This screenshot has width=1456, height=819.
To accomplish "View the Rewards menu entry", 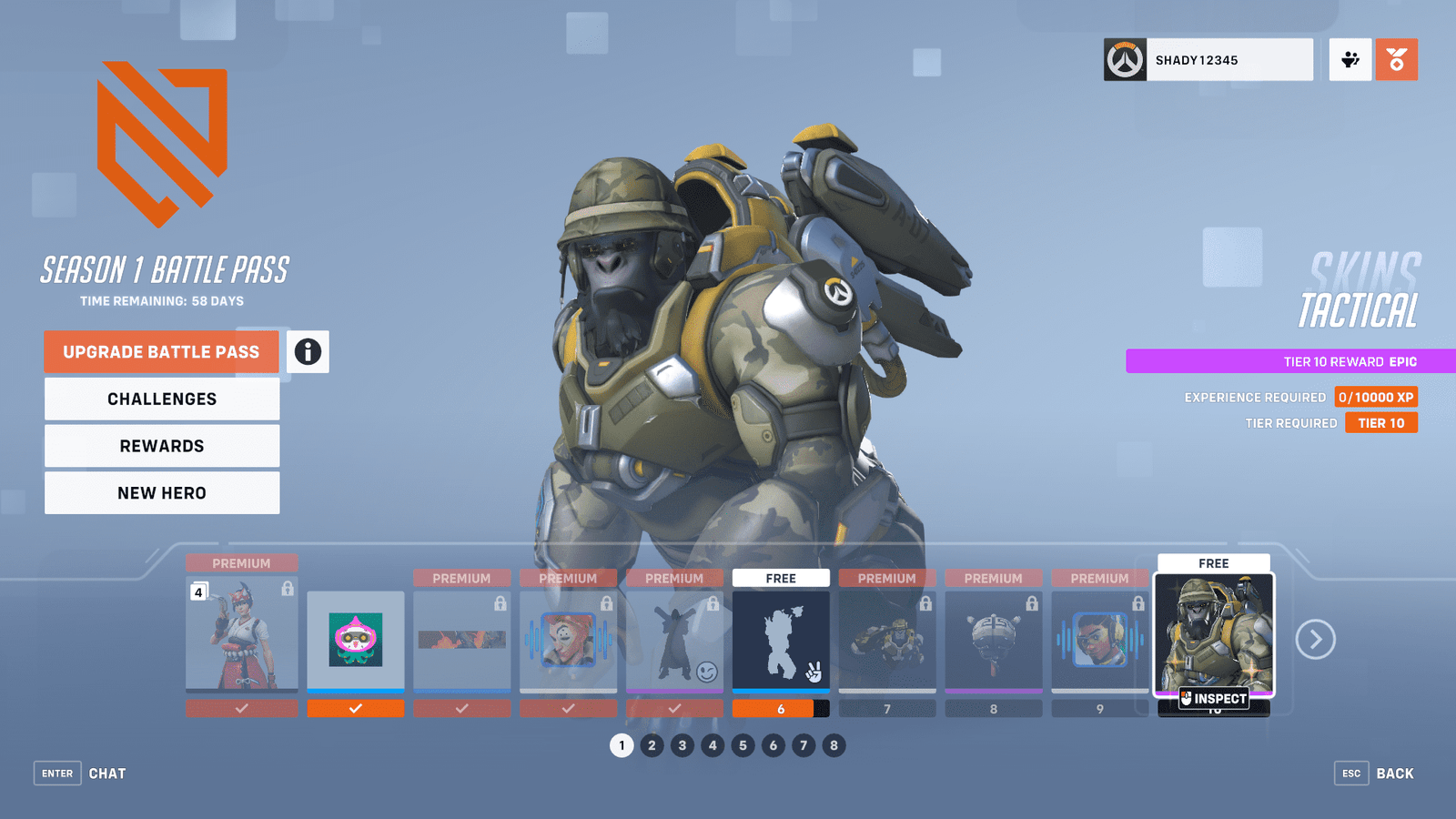I will click(162, 446).
